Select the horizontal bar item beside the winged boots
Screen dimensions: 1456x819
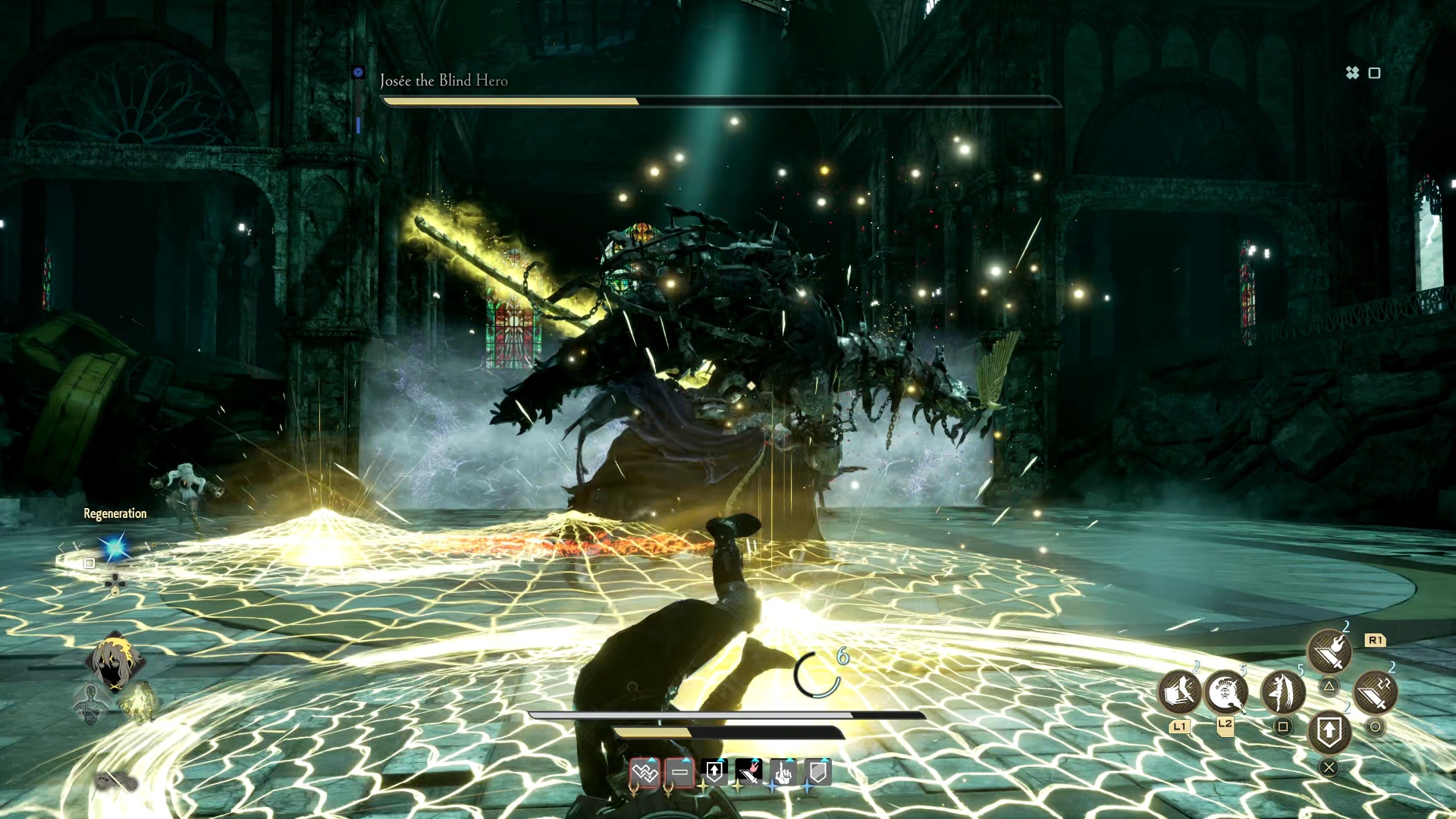coord(680,773)
